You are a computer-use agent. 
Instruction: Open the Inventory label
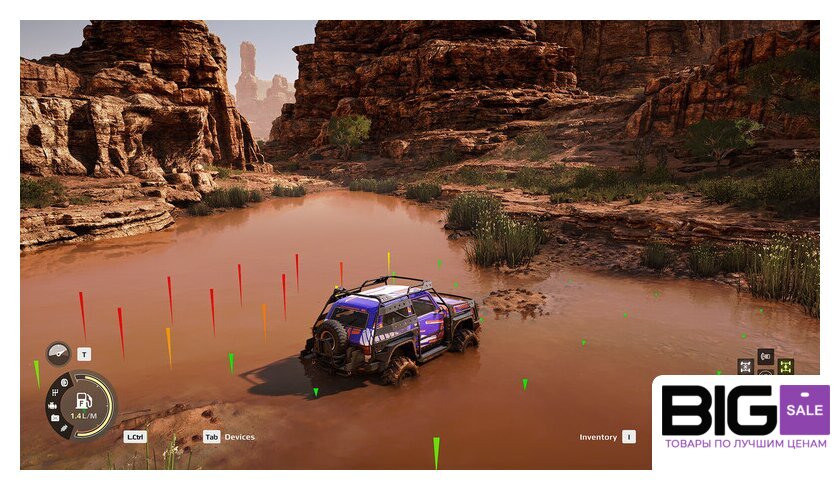click(598, 437)
